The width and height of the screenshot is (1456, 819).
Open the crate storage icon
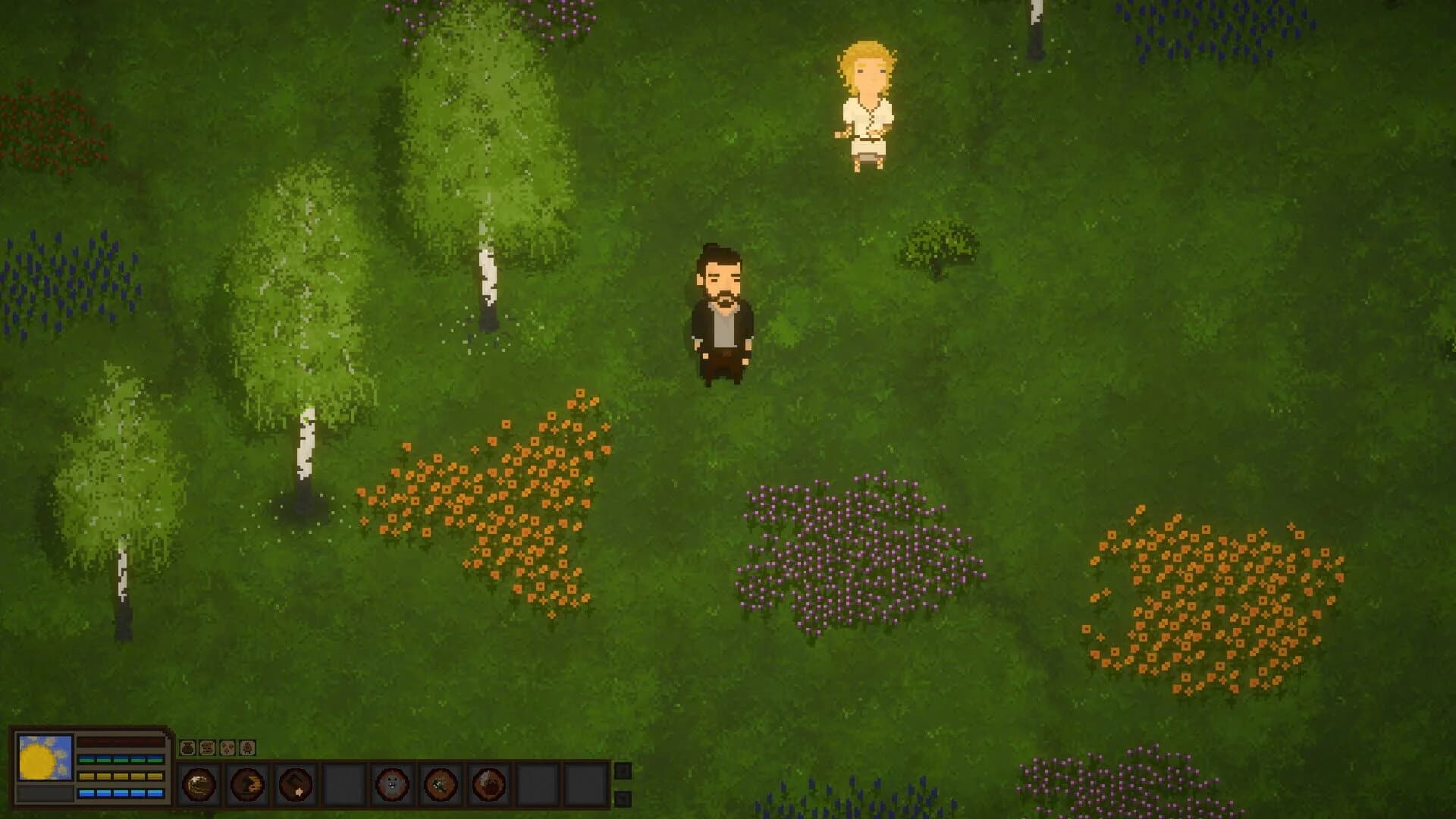[207, 748]
